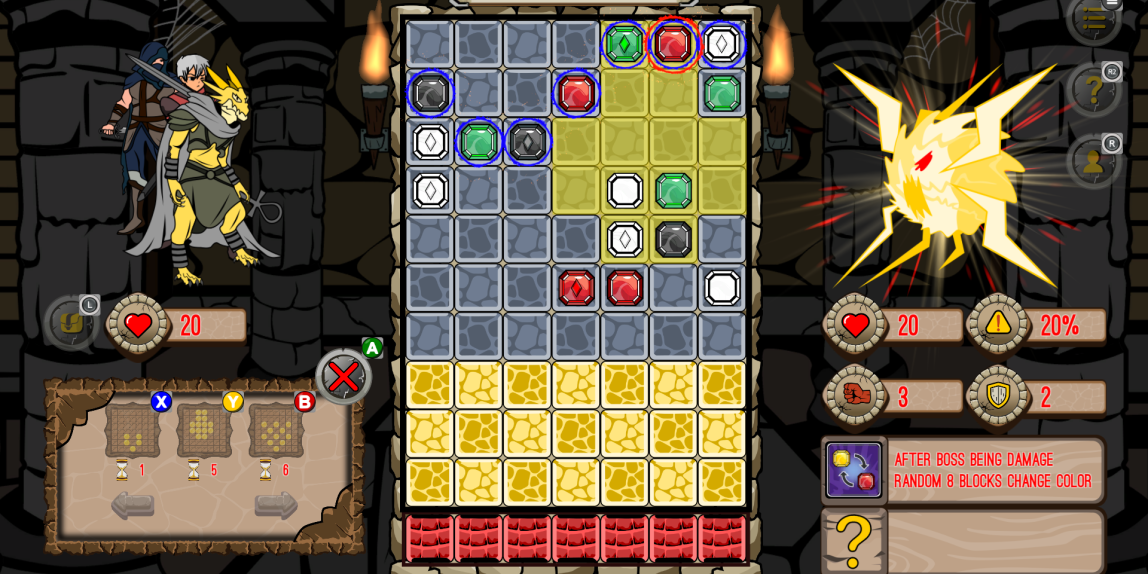The image size is (1148, 574).
Task: Select the attack pattern with 1-turn cooldown
Action: 133,431
